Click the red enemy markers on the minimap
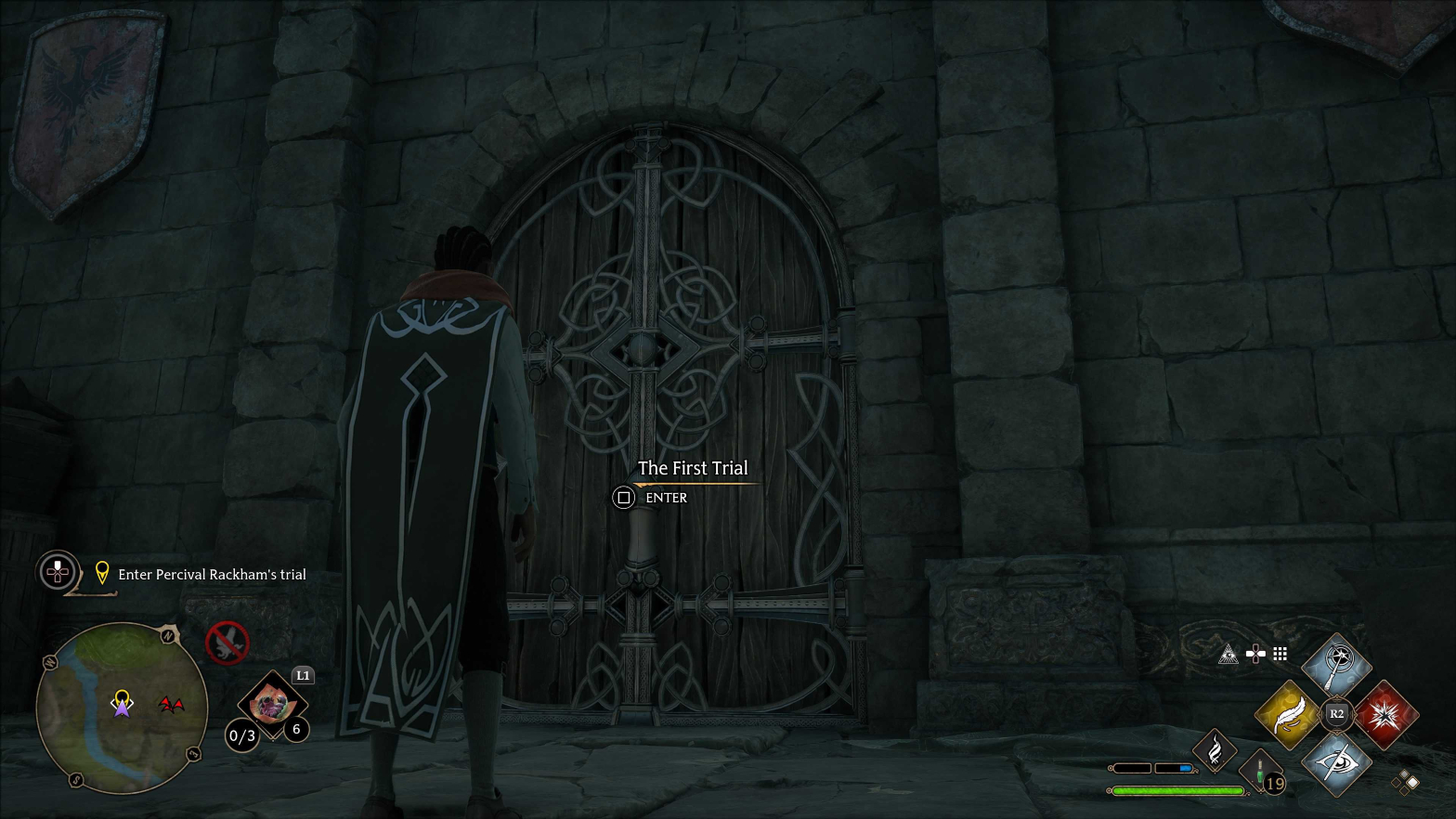The height and width of the screenshot is (819, 1456). tap(170, 705)
